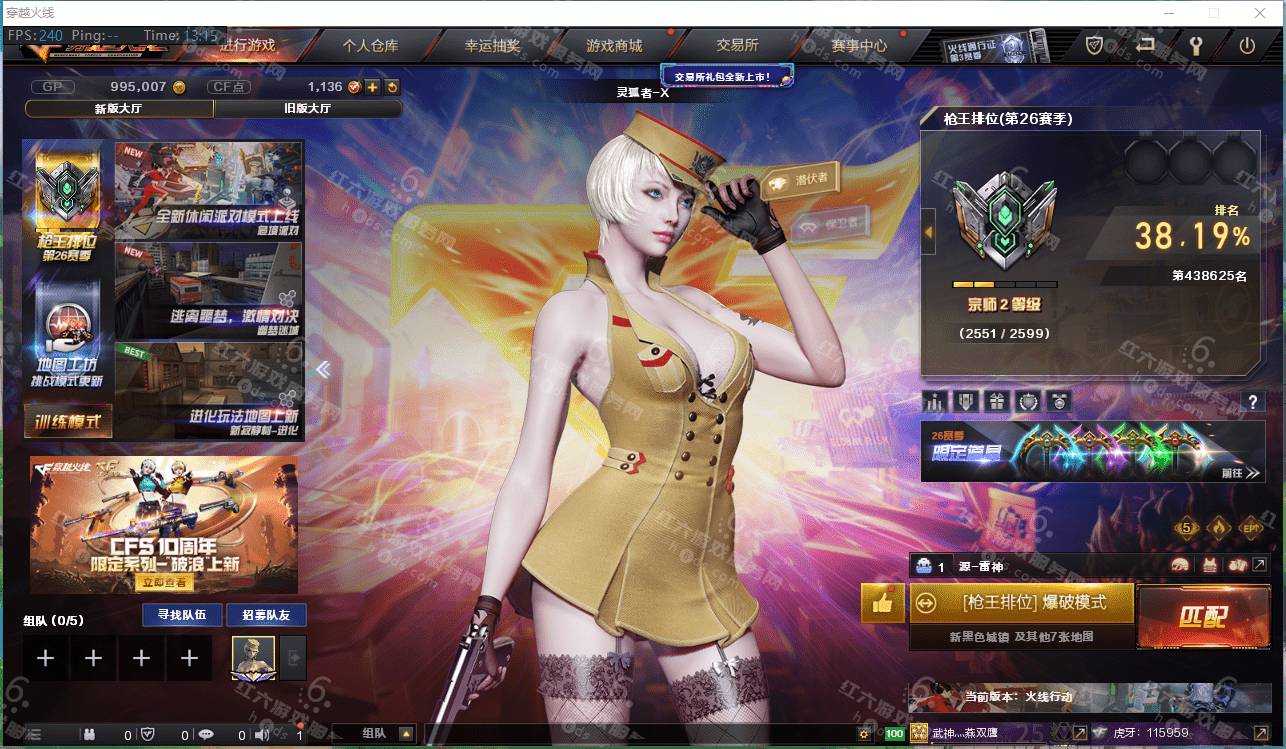Open the security shield icon in the title bar
1286x749 pixels.
[1093, 45]
